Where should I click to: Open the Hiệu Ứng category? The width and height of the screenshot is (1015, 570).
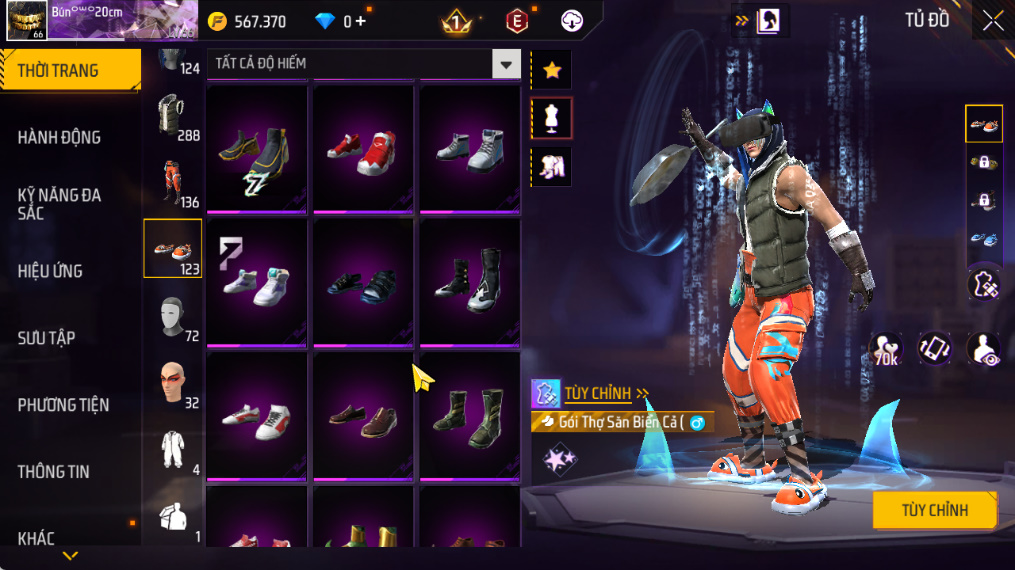pyautogui.click(x=50, y=271)
